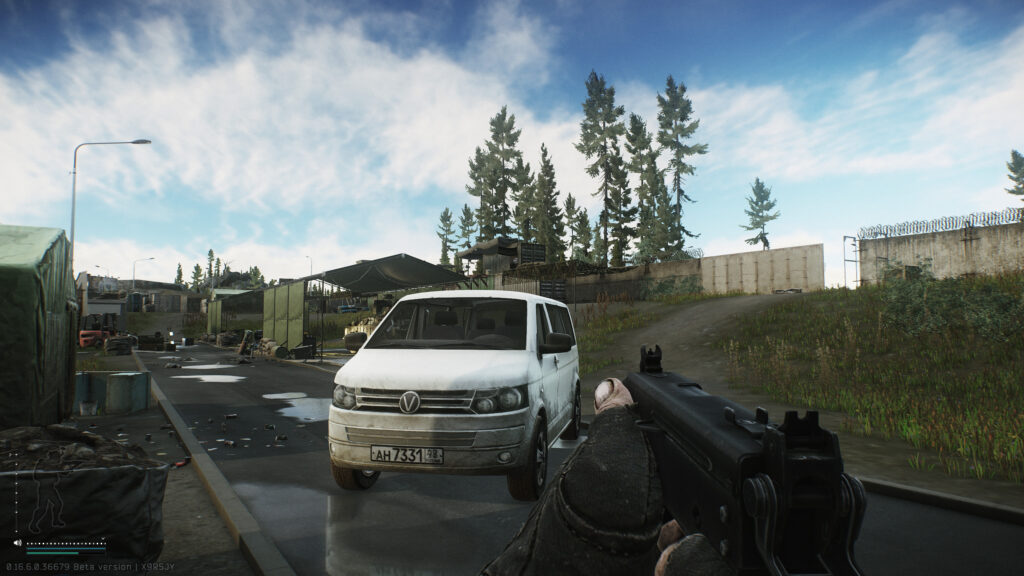This screenshot has width=1024, height=576.
Task: Click the speaker noise level icon
Action: (x=18, y=543)
